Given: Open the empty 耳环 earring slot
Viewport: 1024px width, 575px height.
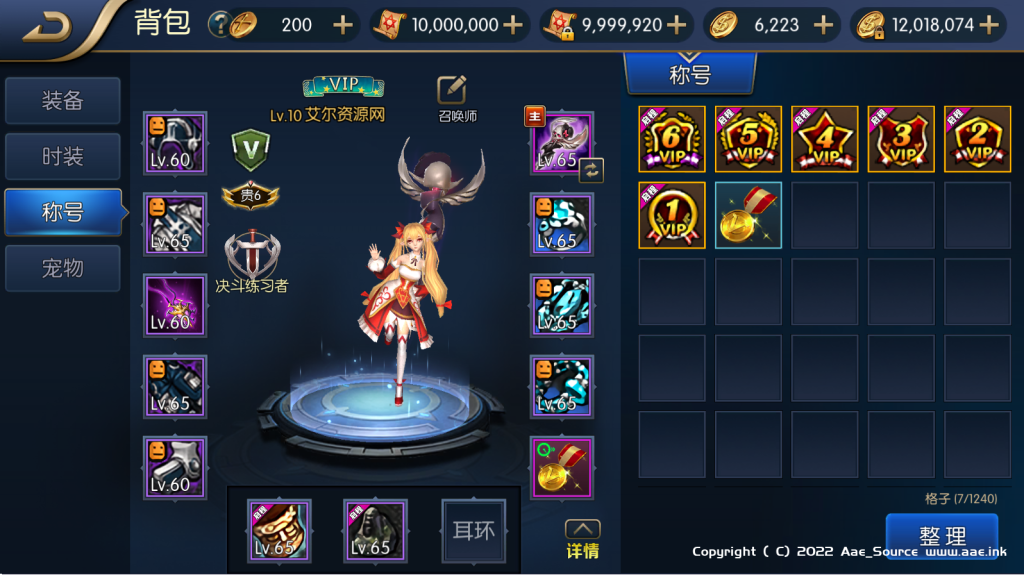Looking at the screenshot, I should pos(474,531).
